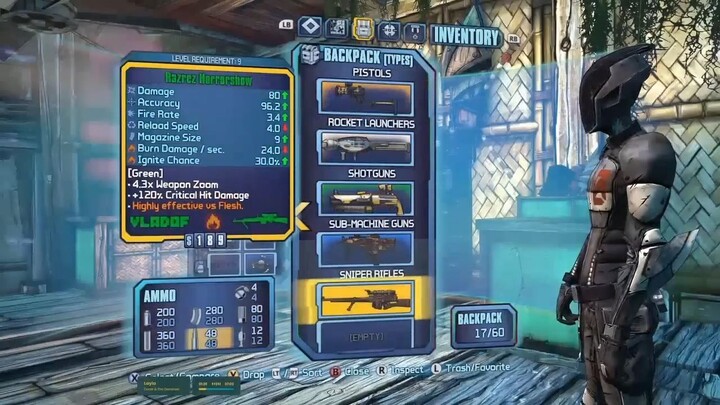
Task: Switch to the Badass Rank tab
Action: 413,29
